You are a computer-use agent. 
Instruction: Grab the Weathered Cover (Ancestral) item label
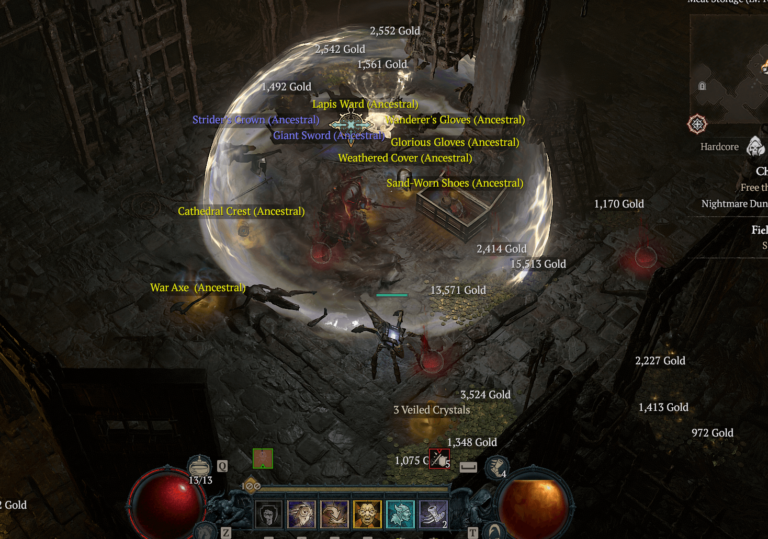pyautogui.click(x=404, y=158)
